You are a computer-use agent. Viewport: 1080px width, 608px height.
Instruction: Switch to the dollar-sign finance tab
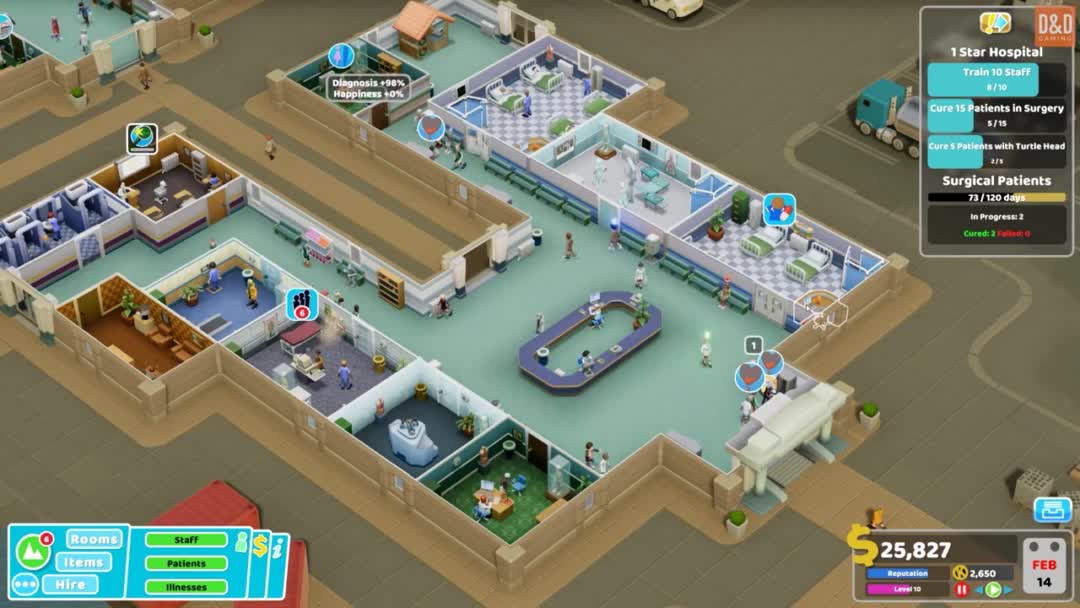pyautogui.click(x=260, y=546)
